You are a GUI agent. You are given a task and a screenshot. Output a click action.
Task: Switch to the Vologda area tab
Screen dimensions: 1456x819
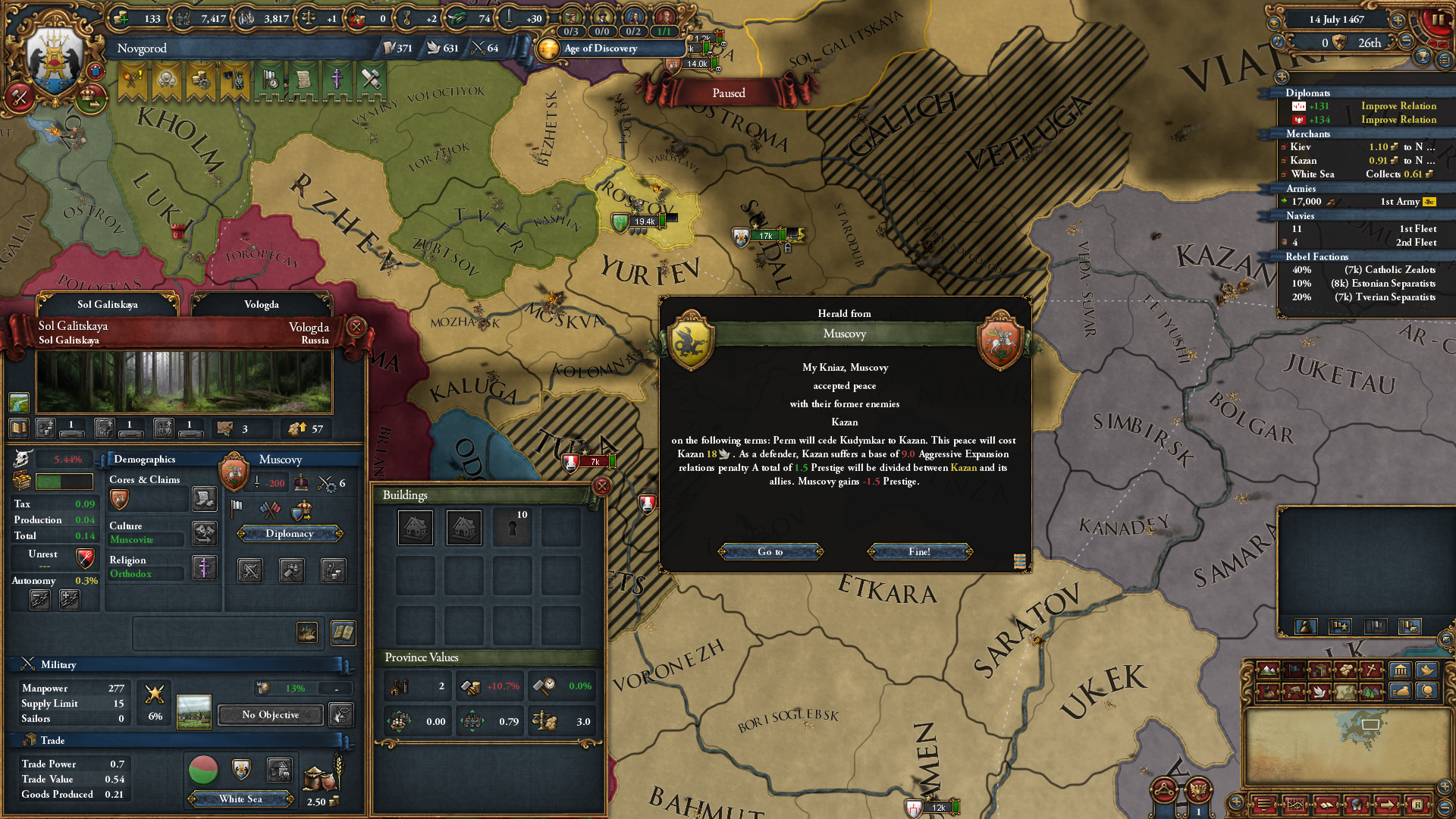point(261,304)
